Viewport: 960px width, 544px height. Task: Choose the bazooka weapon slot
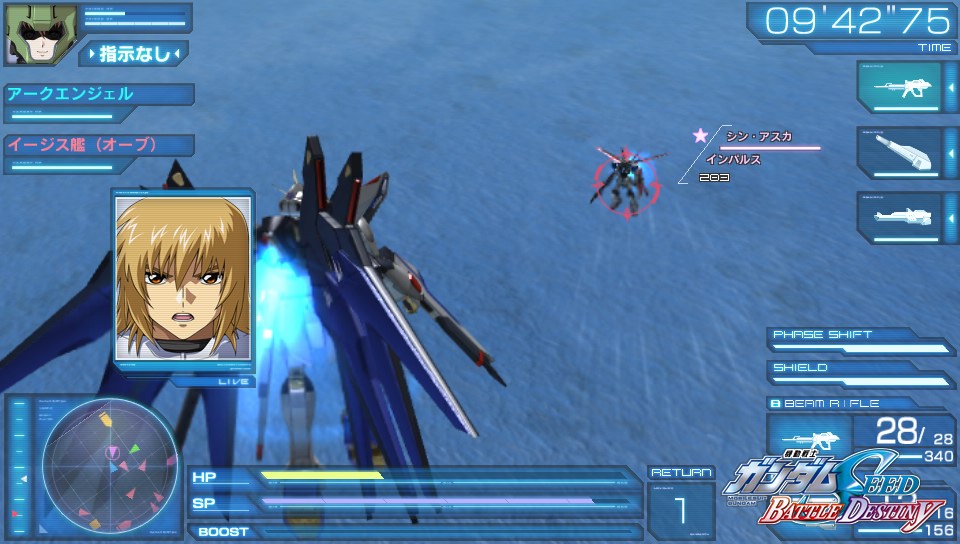tap(899, 152)
